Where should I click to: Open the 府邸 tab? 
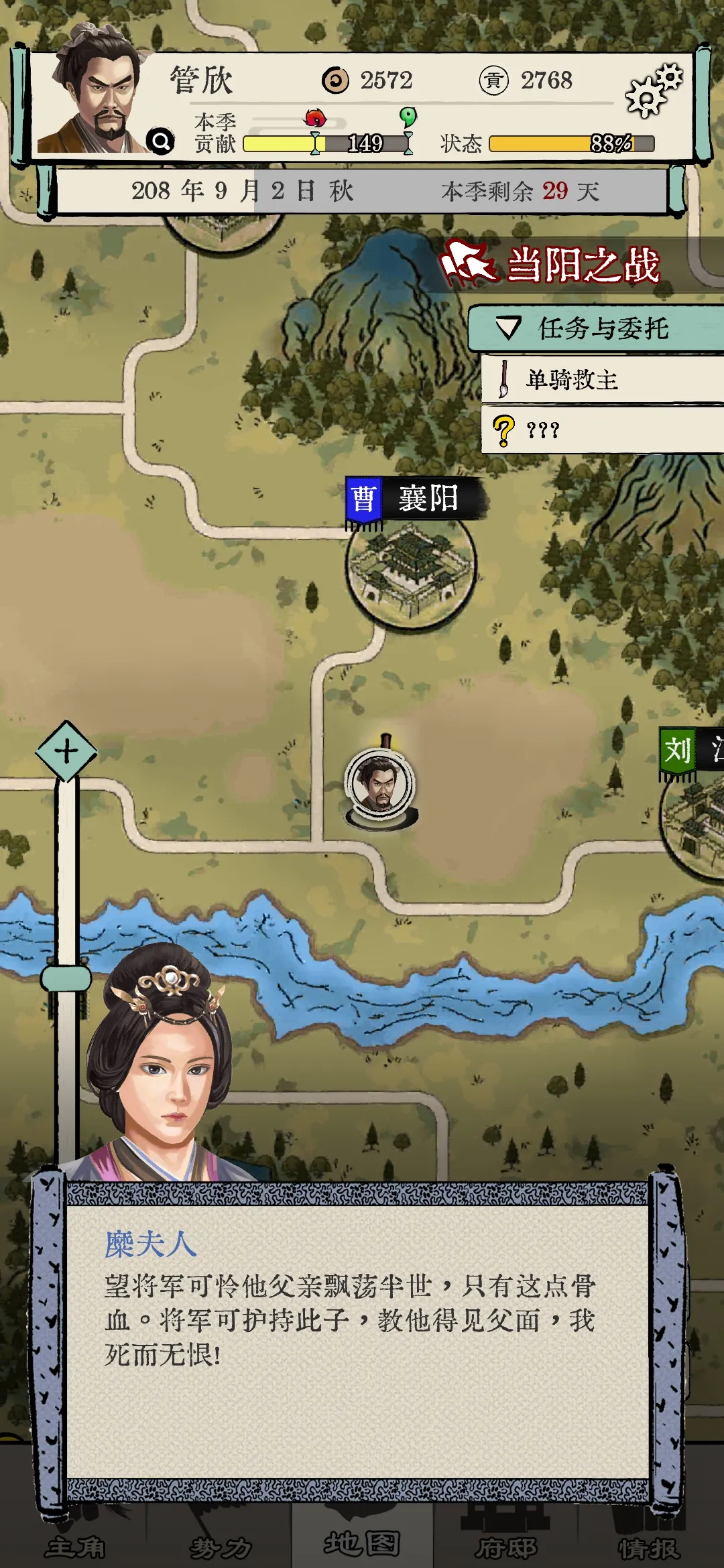coord(506,1546)
